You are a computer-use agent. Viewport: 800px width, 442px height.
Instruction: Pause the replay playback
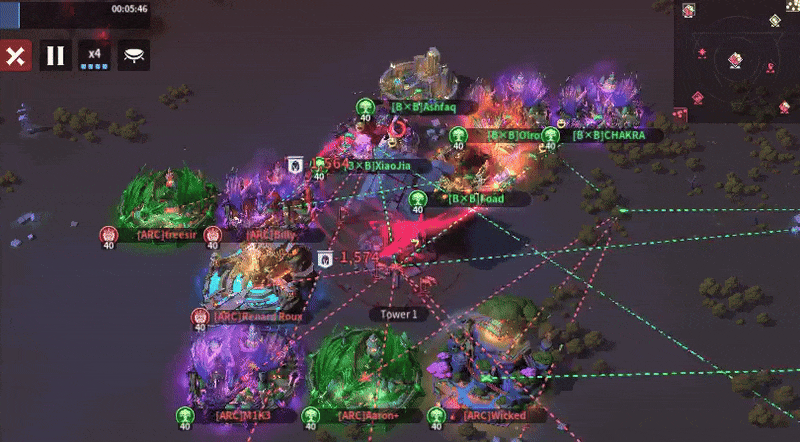coord(55,55)
